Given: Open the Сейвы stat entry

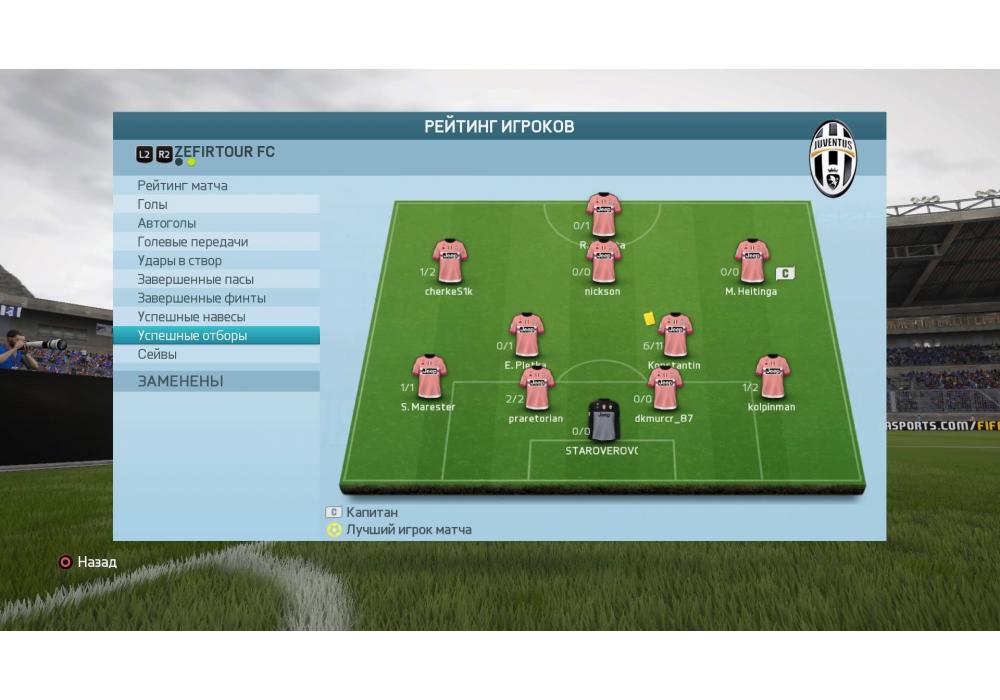Looking at the screenshot, I should click(158, 354).
